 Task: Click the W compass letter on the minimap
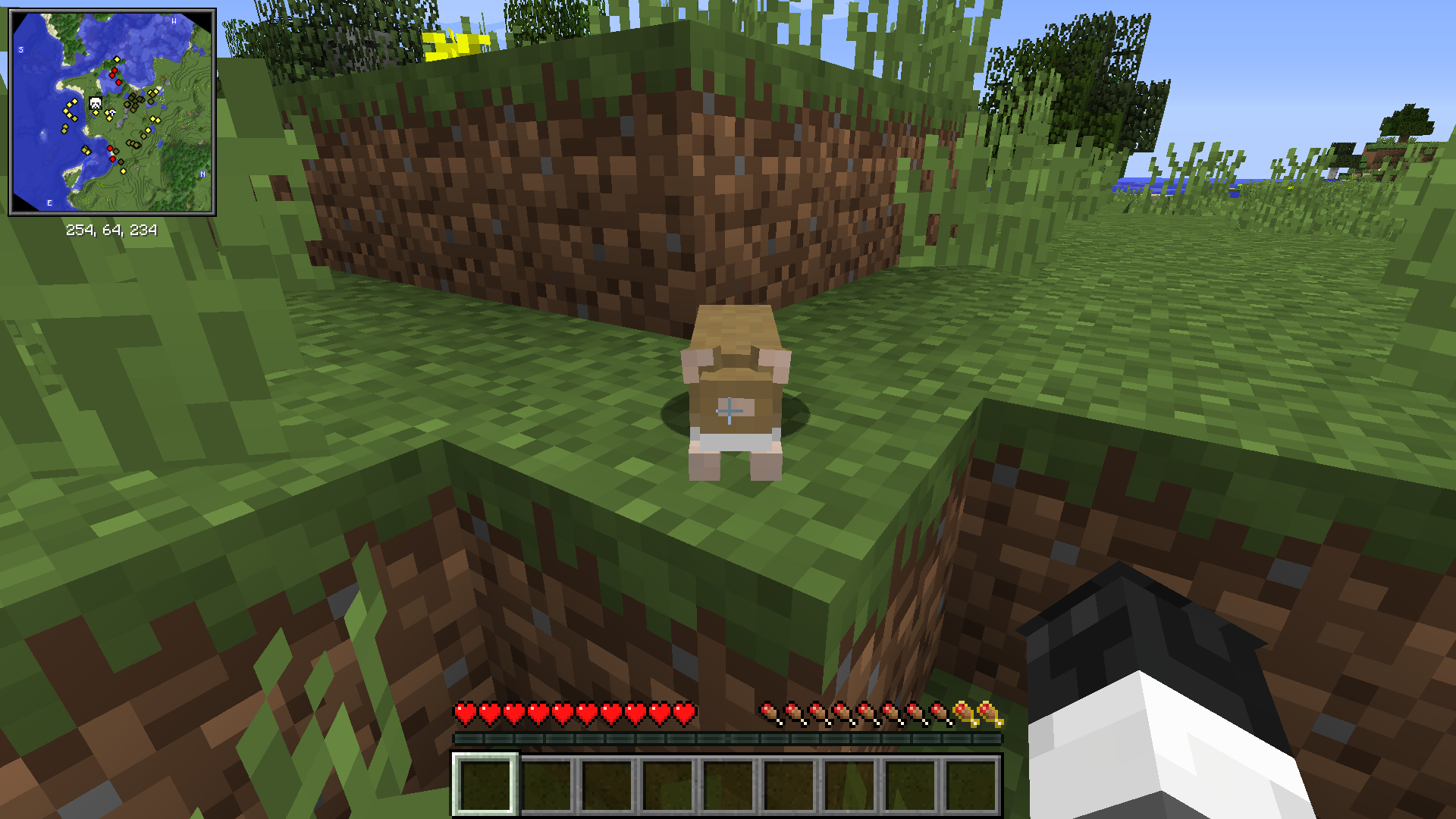tap(173, 22)
